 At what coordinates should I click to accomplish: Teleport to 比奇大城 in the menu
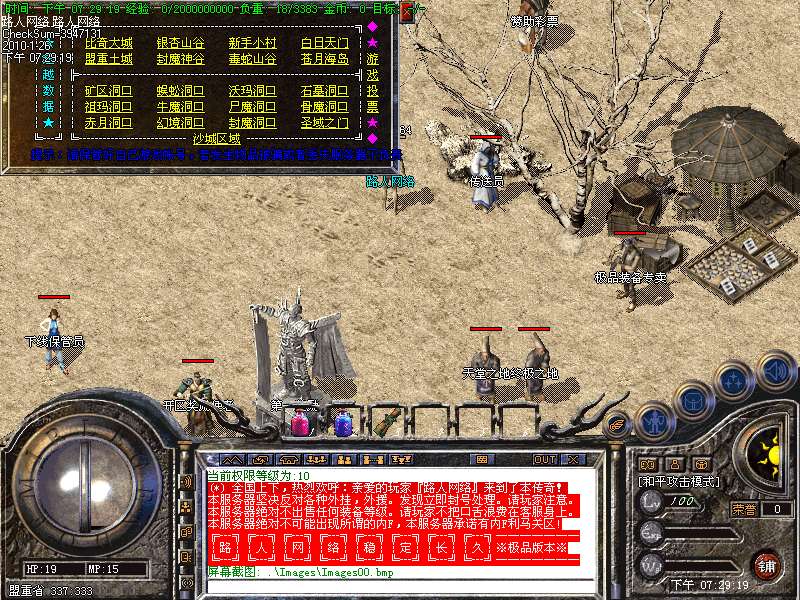pos(108,43)
